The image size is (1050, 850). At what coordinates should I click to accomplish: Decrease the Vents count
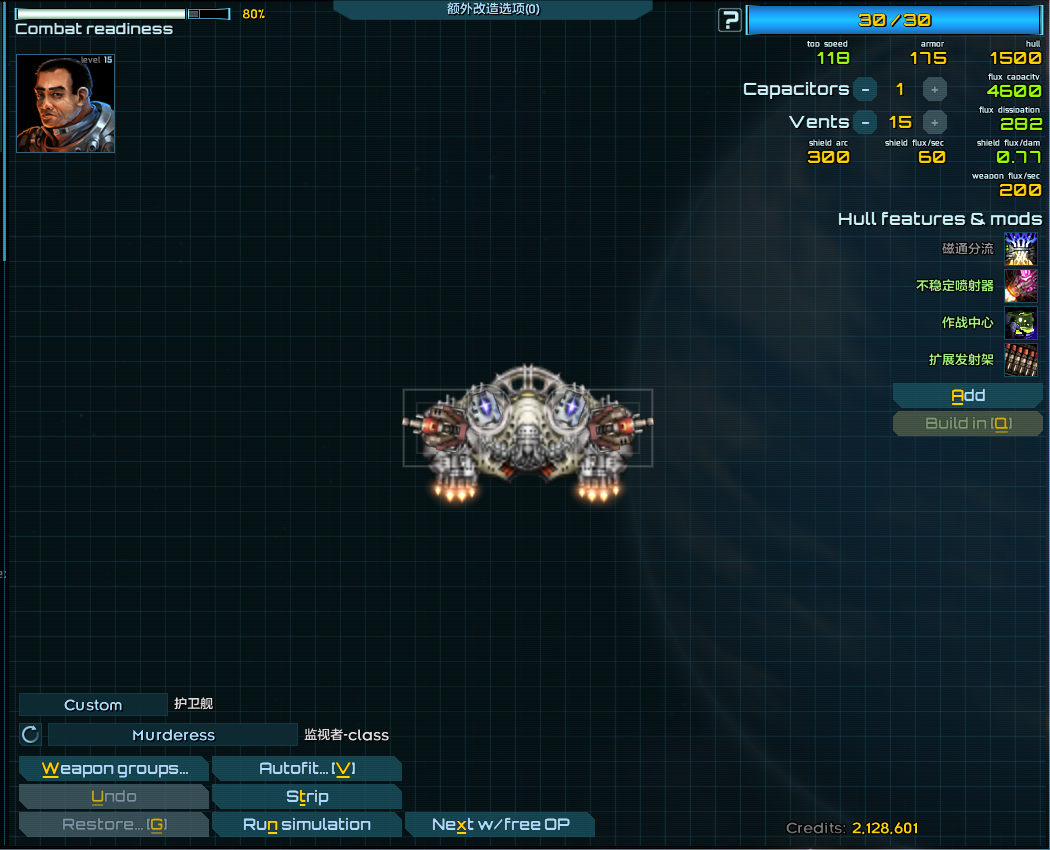point(865,122)
